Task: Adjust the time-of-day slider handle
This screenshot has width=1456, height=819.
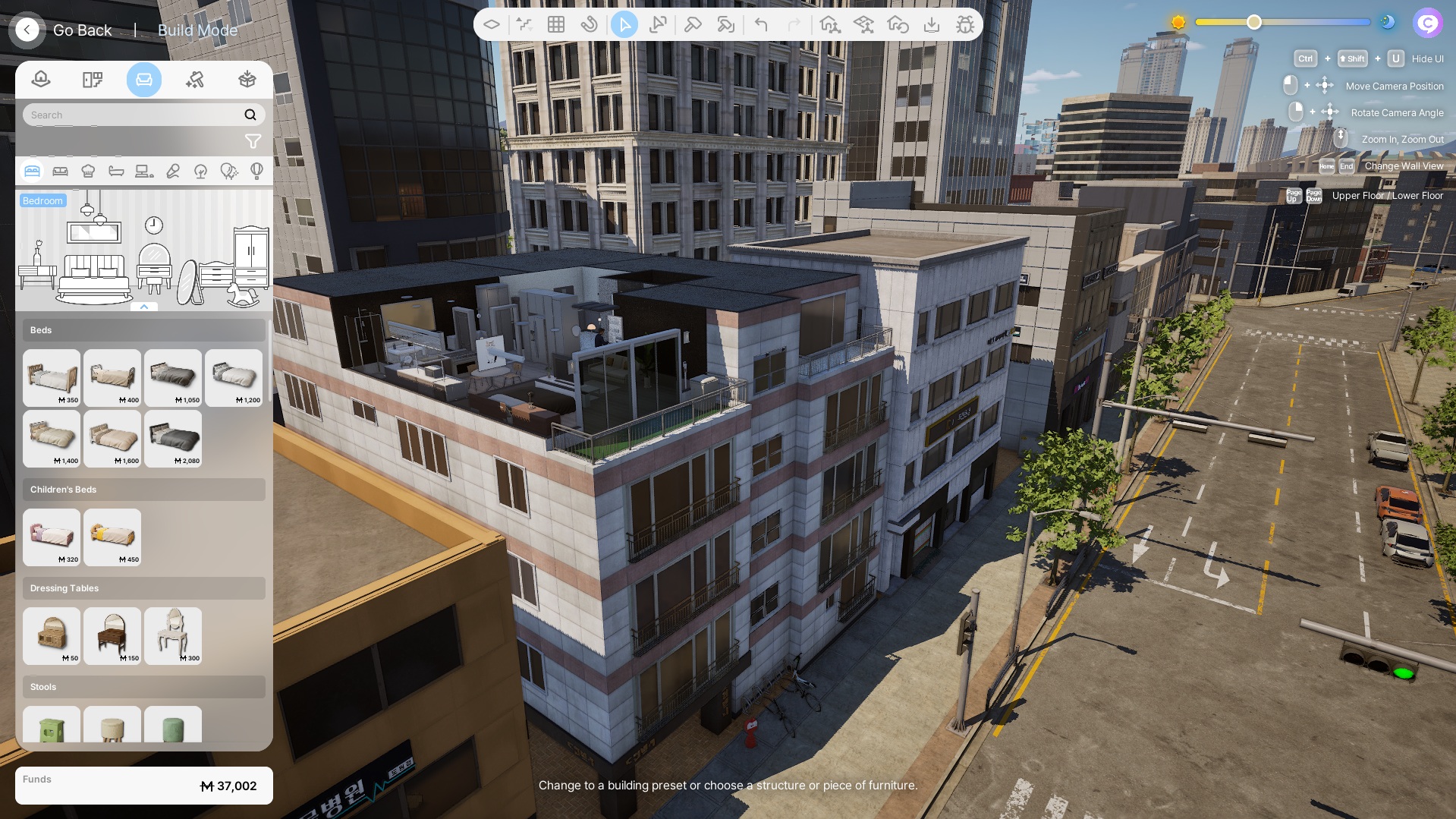Action: (1254, 23)
